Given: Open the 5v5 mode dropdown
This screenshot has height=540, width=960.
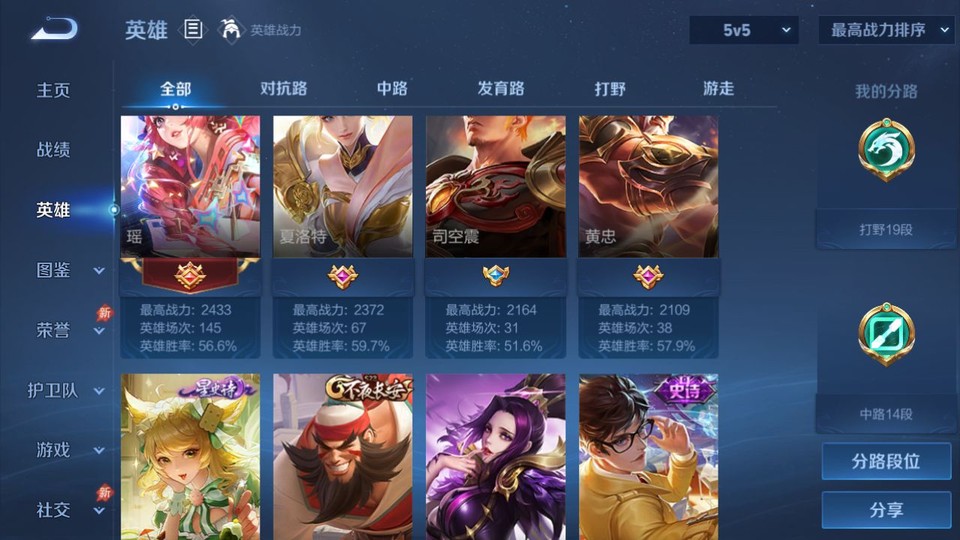Looking at the screenshot, I should pyautogui.click(x=744, y=30).
